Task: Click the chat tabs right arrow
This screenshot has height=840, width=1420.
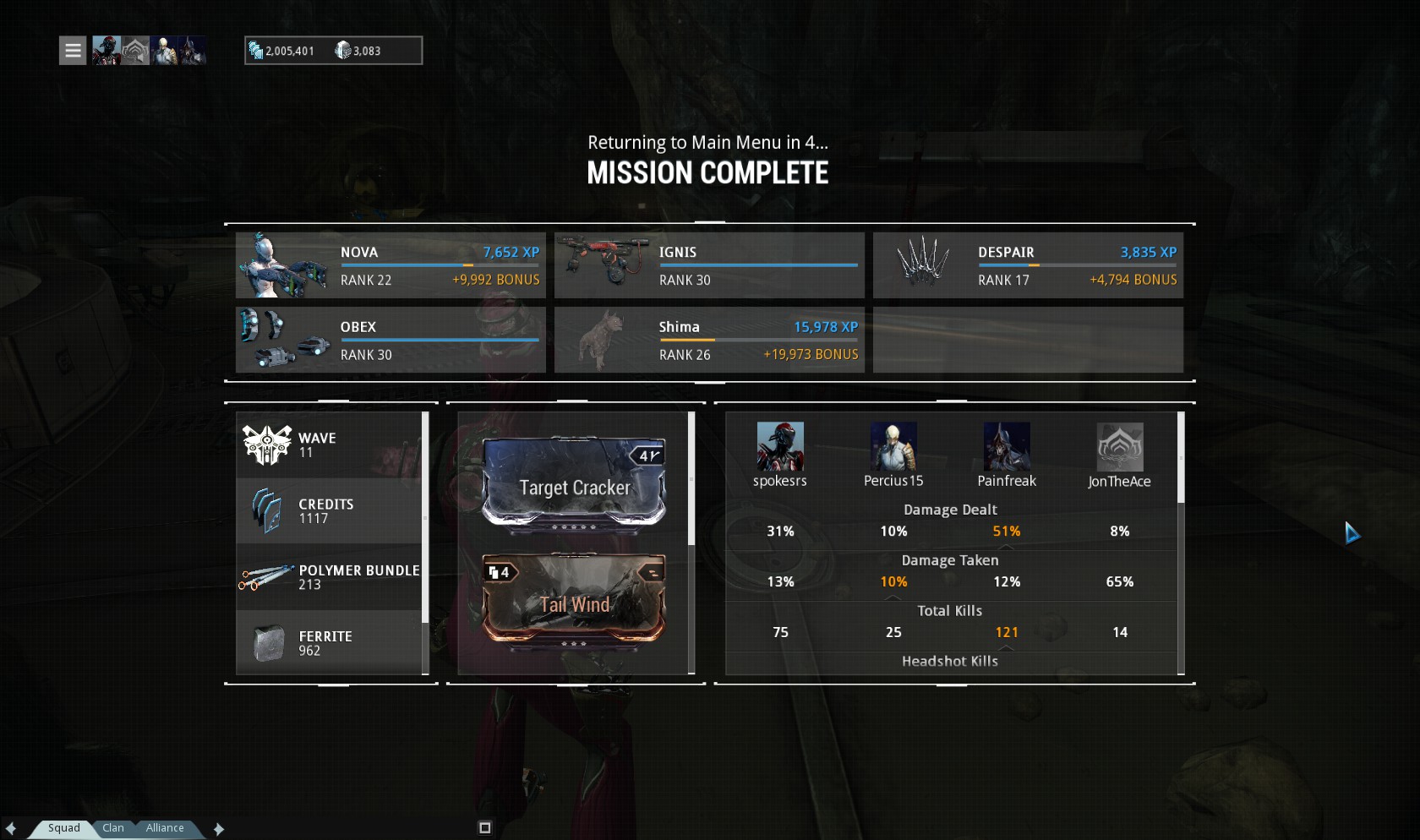Action: tap(219, 829)
